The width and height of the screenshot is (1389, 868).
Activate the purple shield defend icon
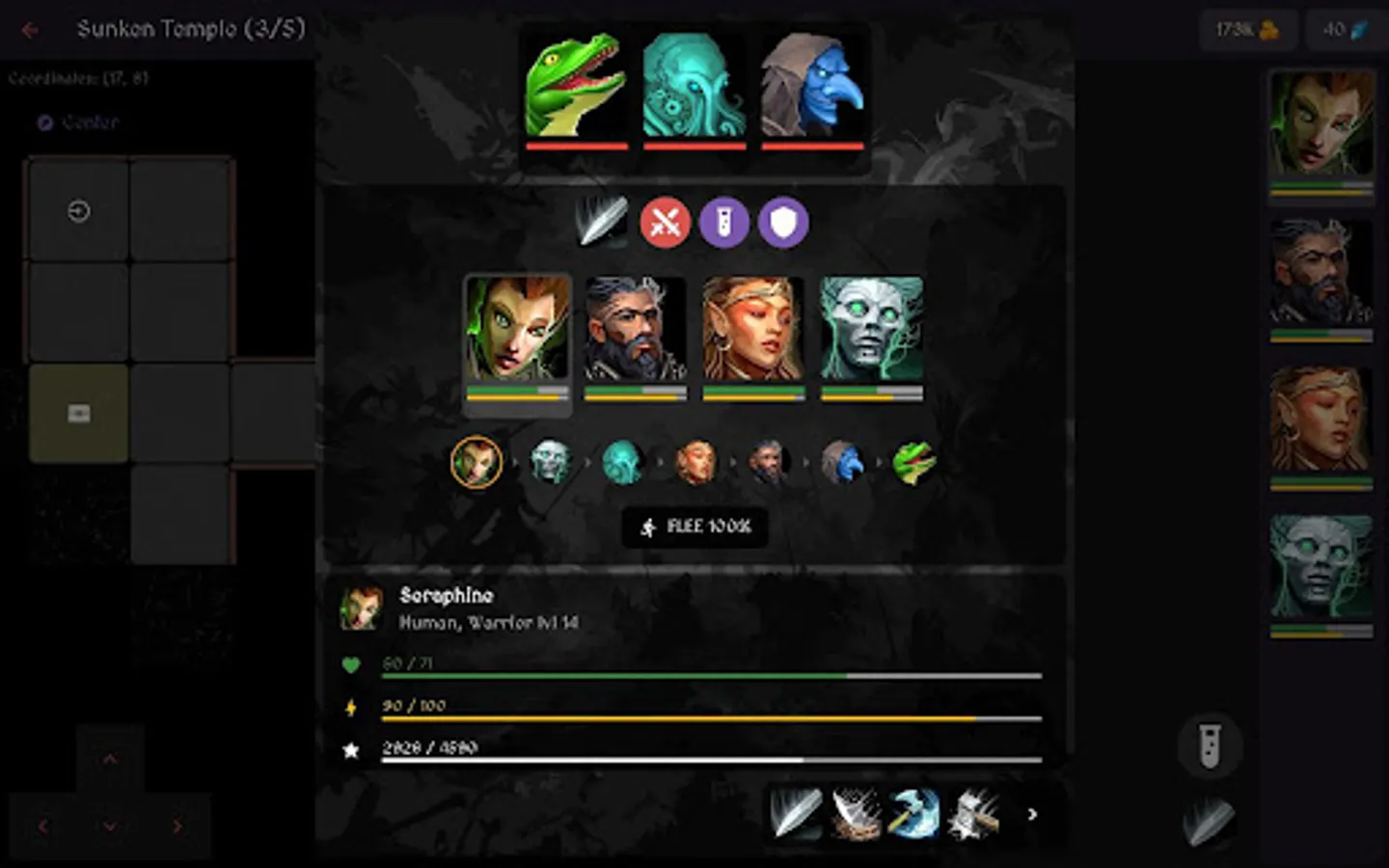click(x=782, y=223)
